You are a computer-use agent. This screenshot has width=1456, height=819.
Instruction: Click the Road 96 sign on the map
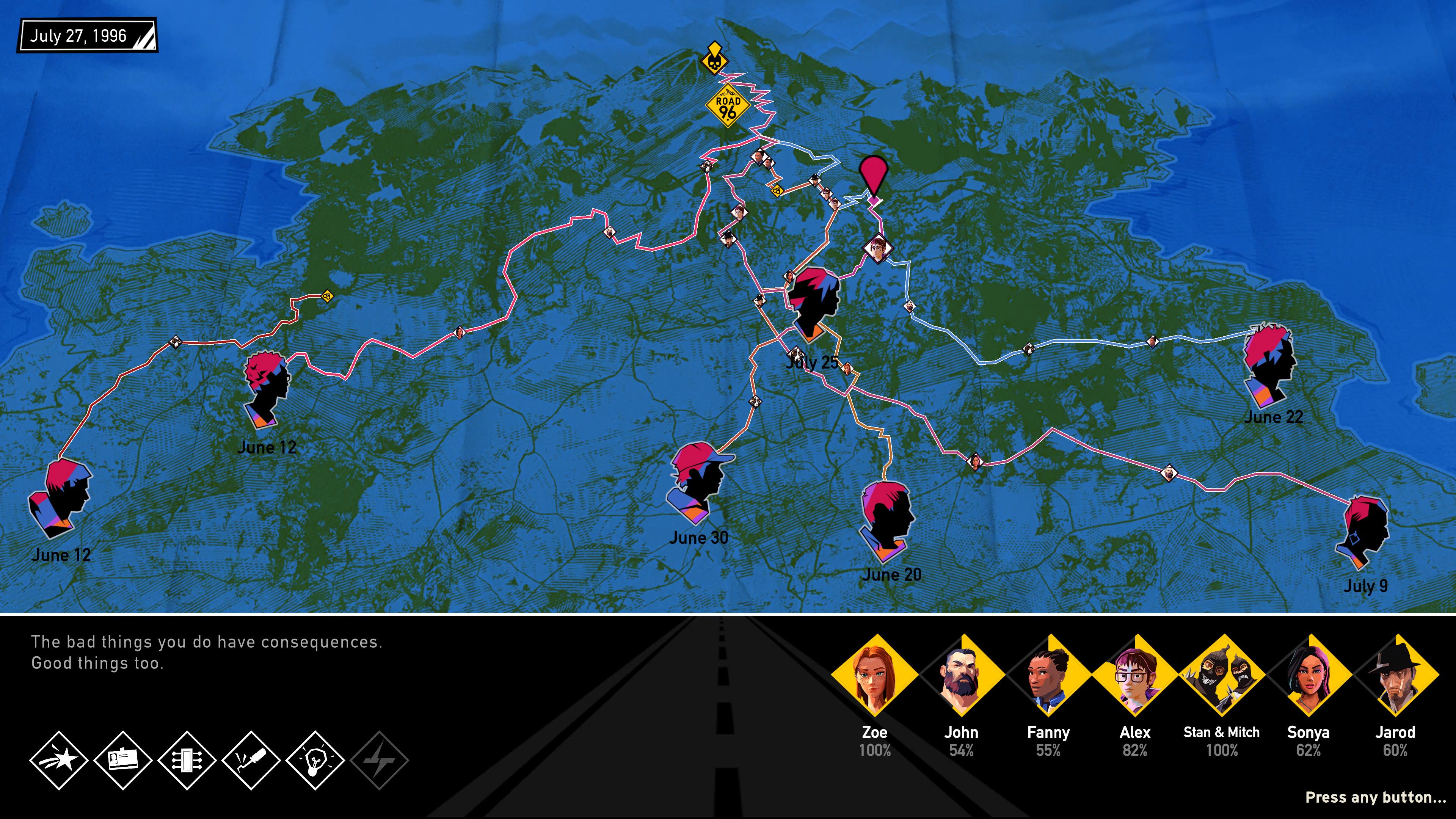point(728,106)
